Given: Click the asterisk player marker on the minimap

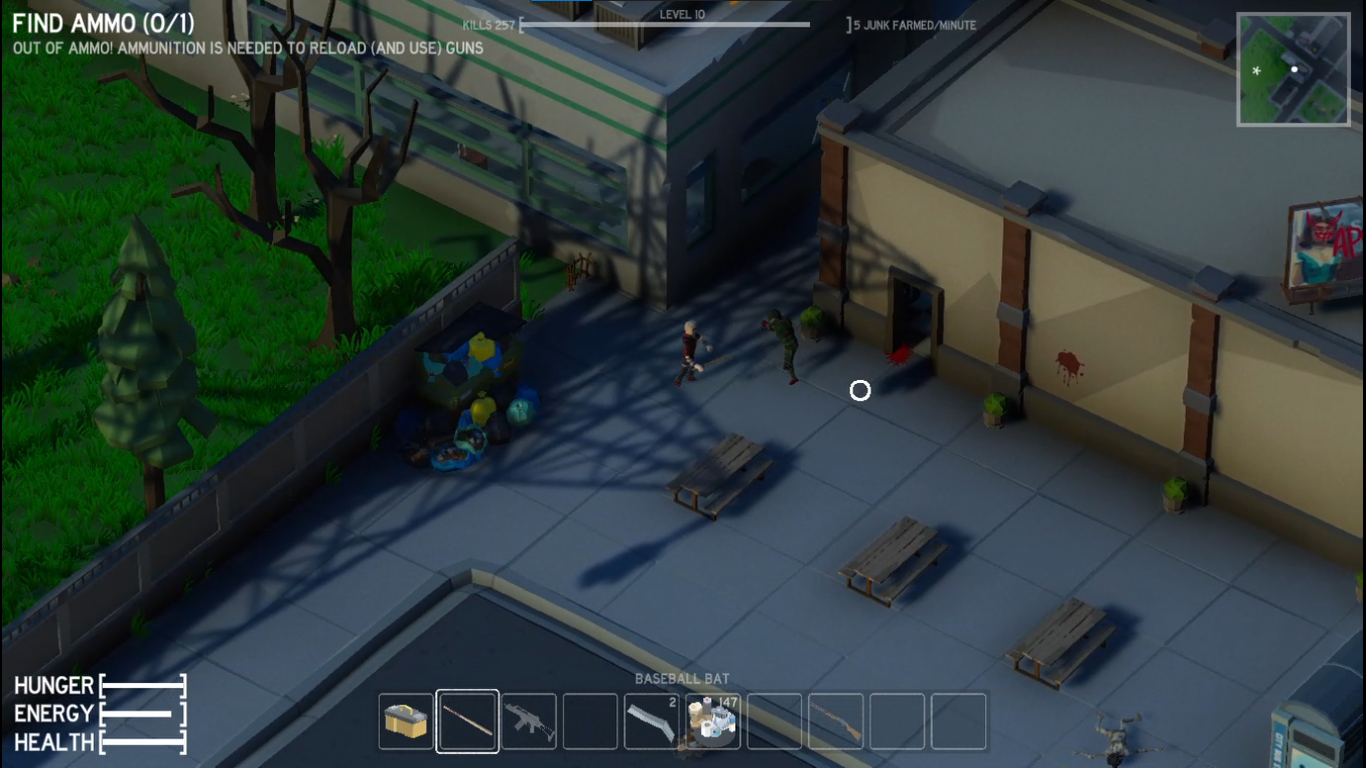Looking at the screenshot, I should pyautogui.click(x=1255, y=72).
